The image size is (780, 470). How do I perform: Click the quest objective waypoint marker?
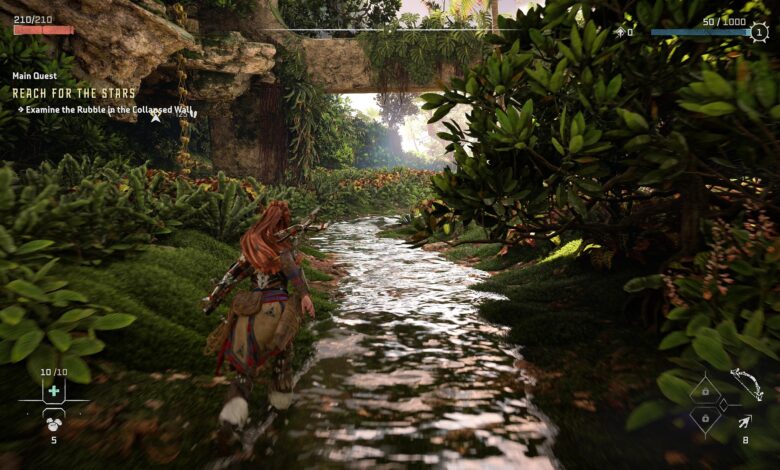[156, 117]
